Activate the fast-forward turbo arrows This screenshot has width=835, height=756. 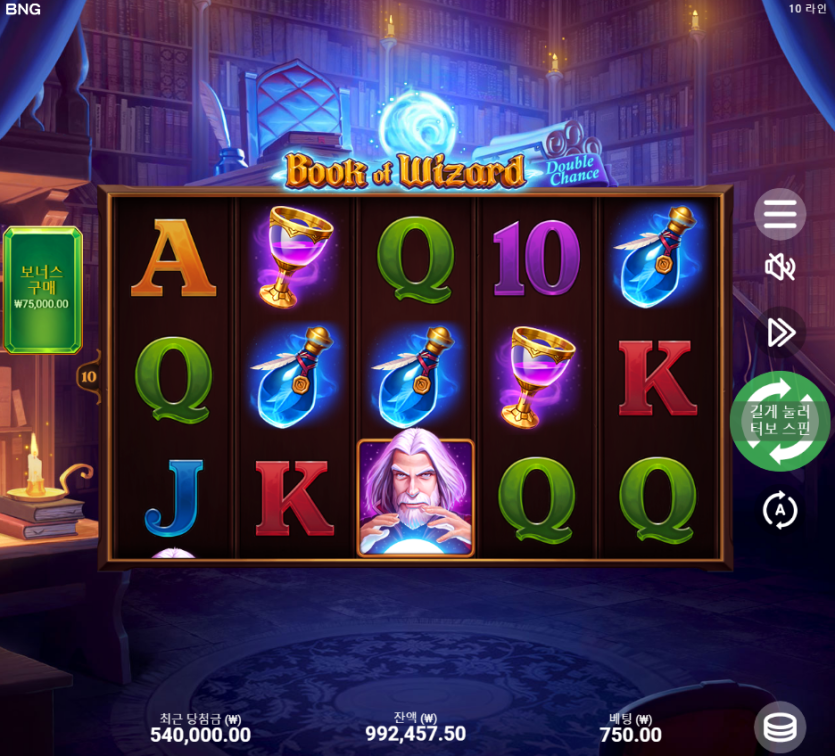point(779,332)
